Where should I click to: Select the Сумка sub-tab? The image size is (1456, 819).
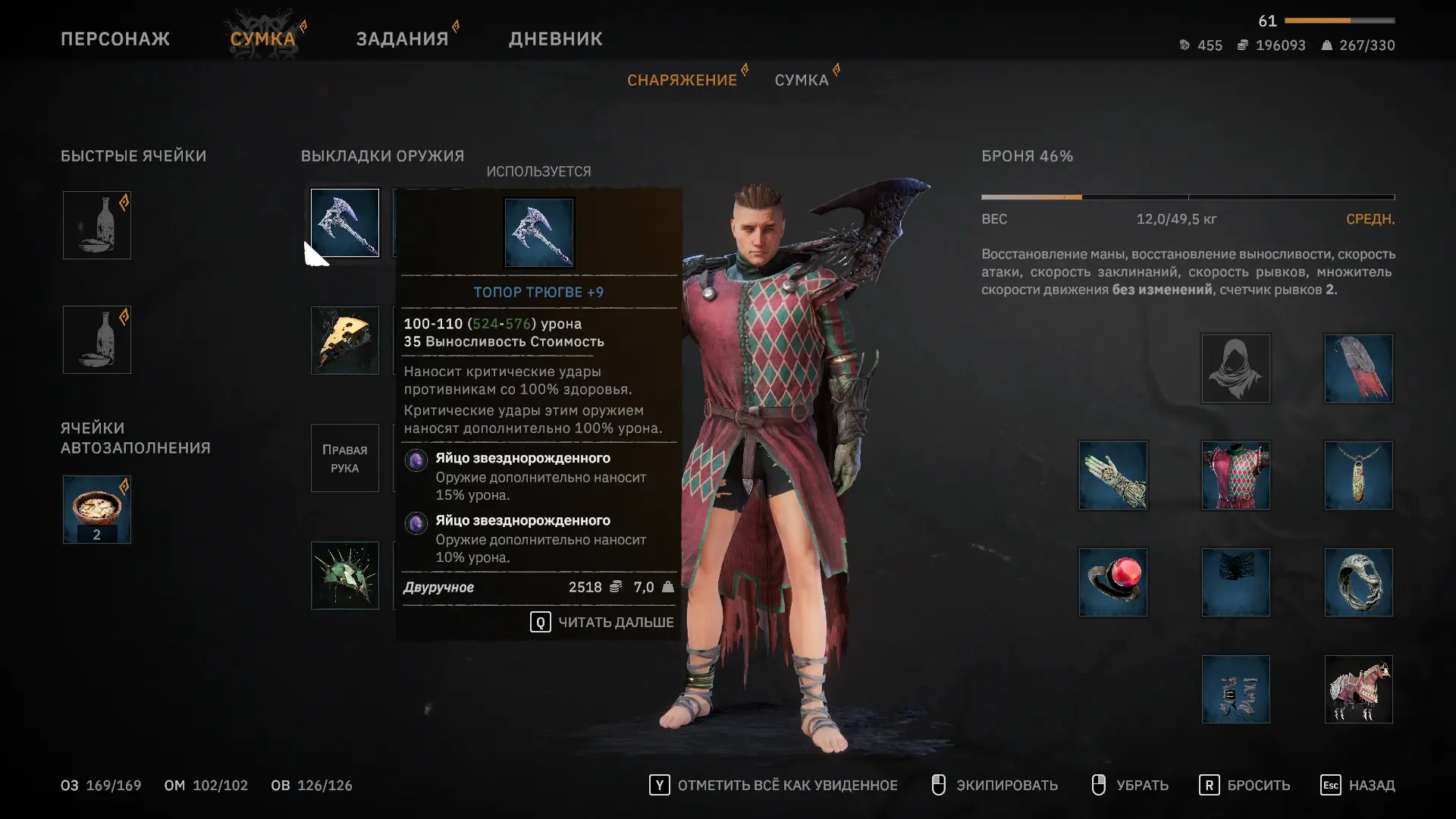(x=801, y=80)
